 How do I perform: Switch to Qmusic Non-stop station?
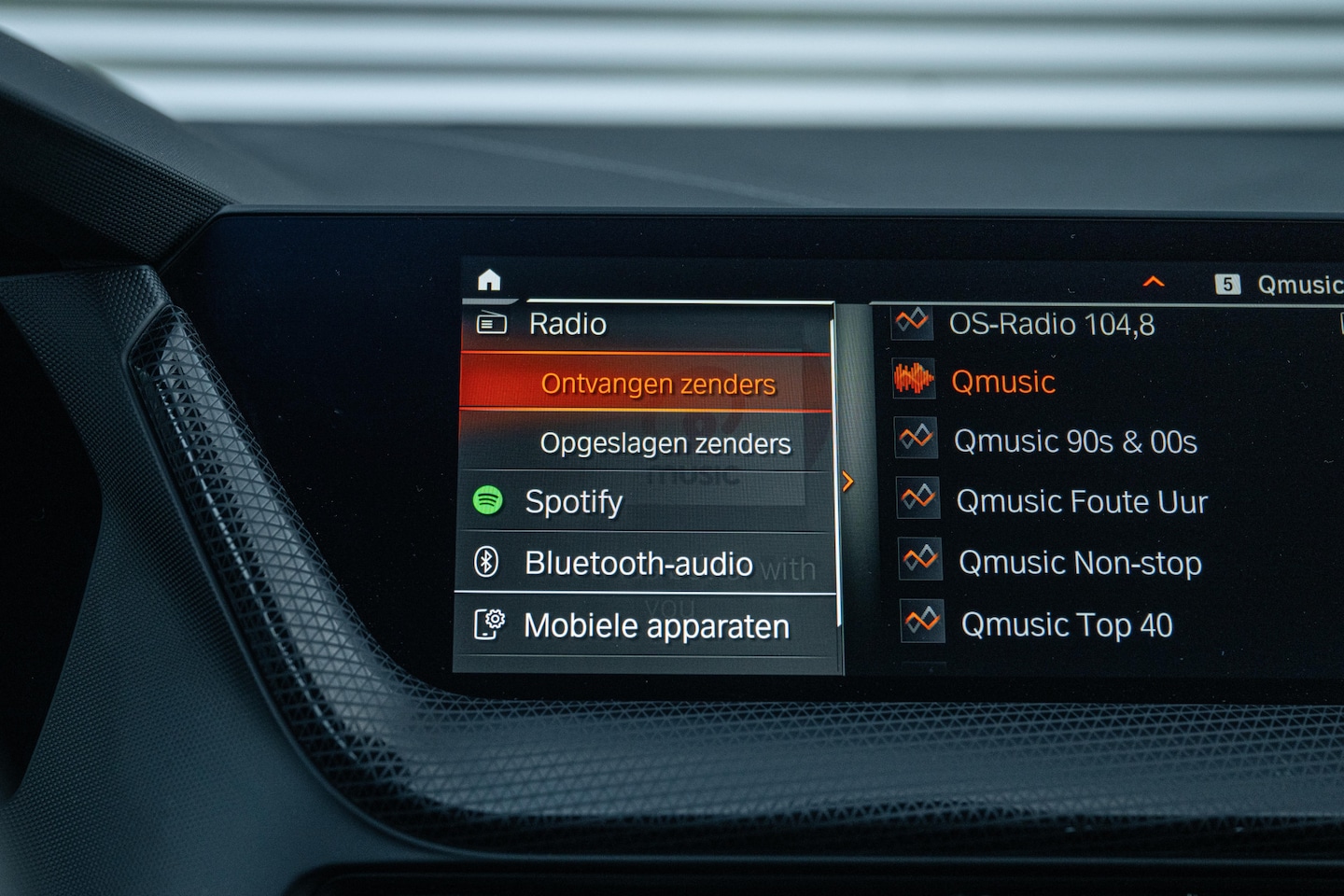pyautogui.click(x=1080, y=564)
